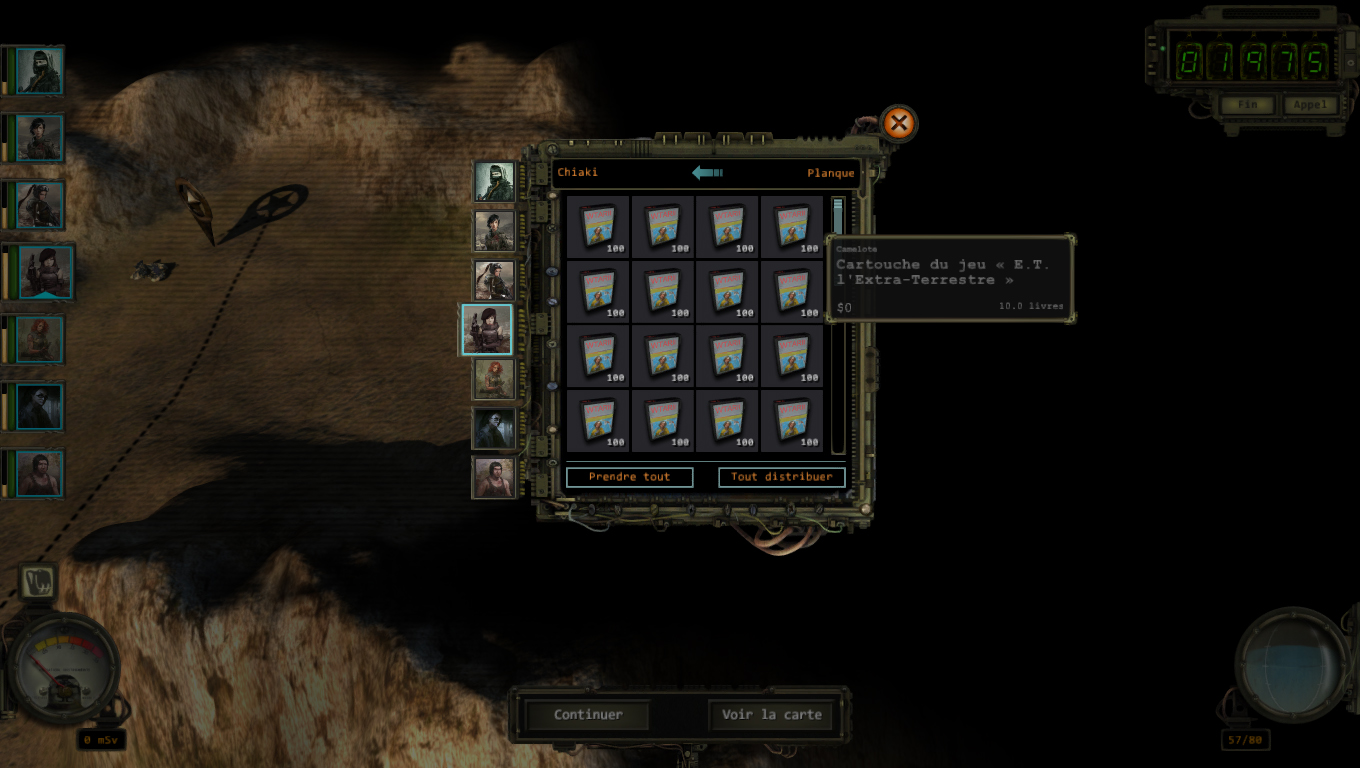Screen dimensions: 1360x768
Task: Select masked soldier portrait in the loot window
Action: coord(494,182)
